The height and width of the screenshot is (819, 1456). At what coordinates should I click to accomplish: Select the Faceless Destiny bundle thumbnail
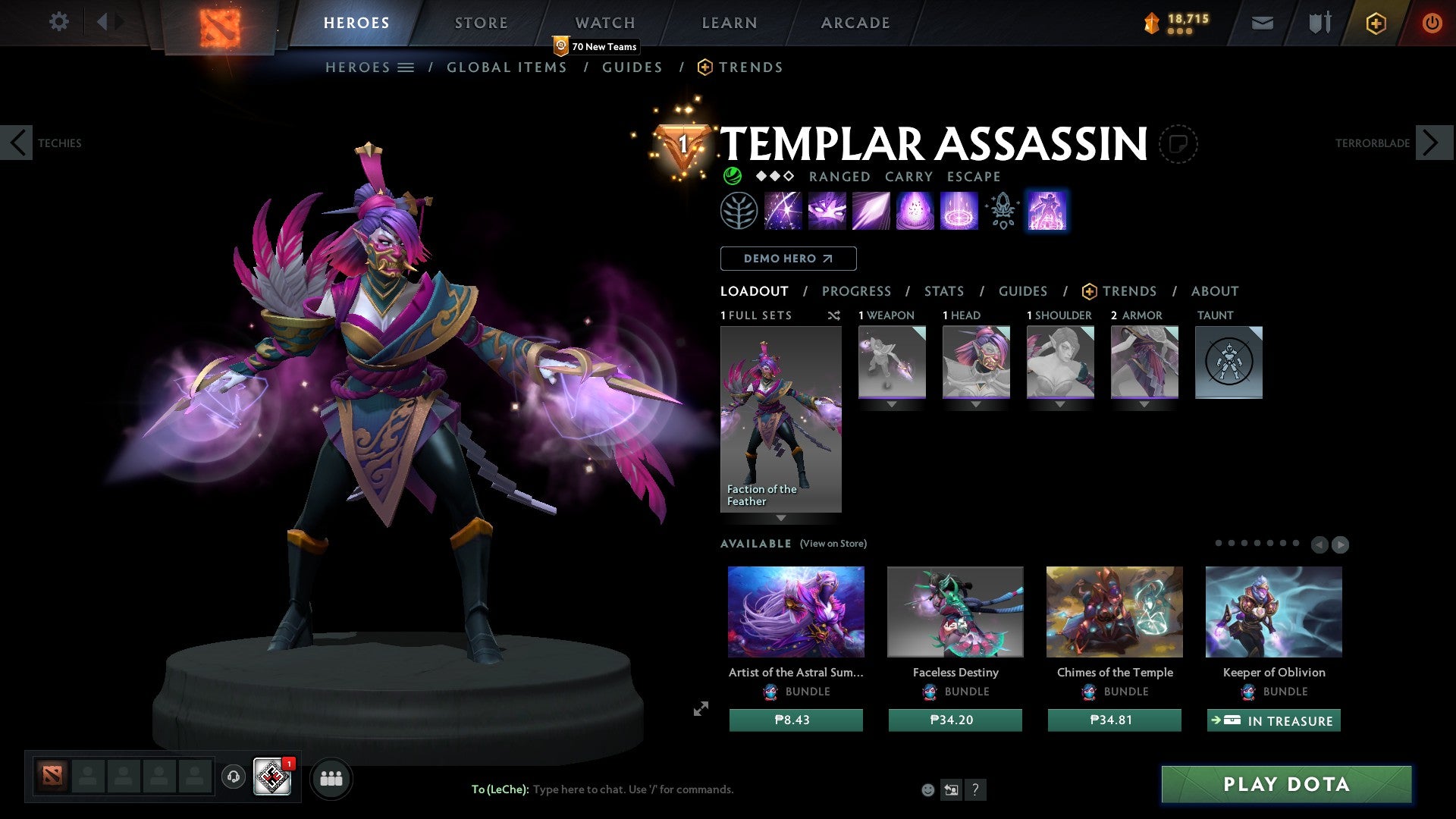955,611
